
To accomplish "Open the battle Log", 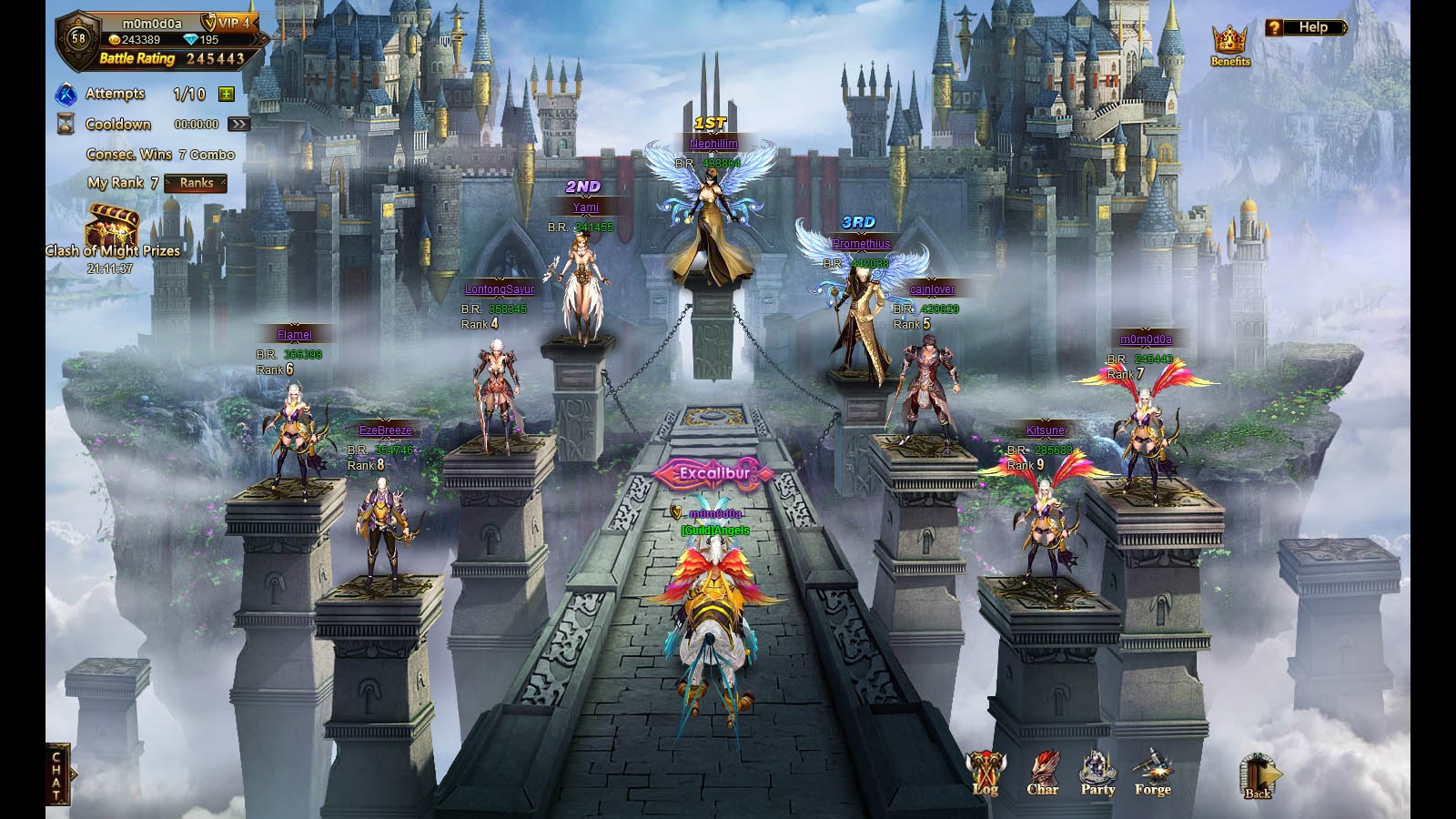I will click(x=986, y=774).
